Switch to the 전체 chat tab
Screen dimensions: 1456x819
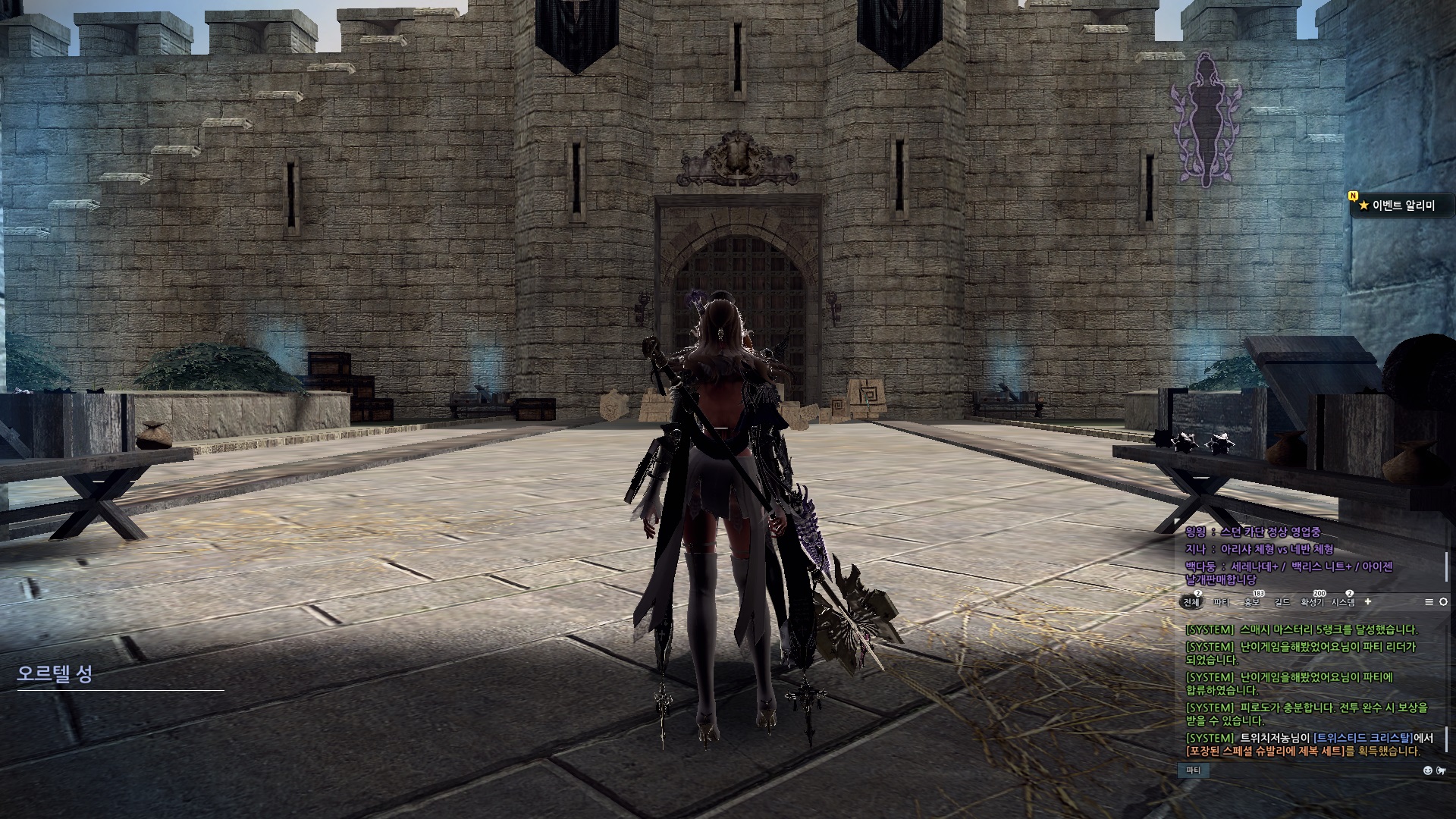(1191, 602)
